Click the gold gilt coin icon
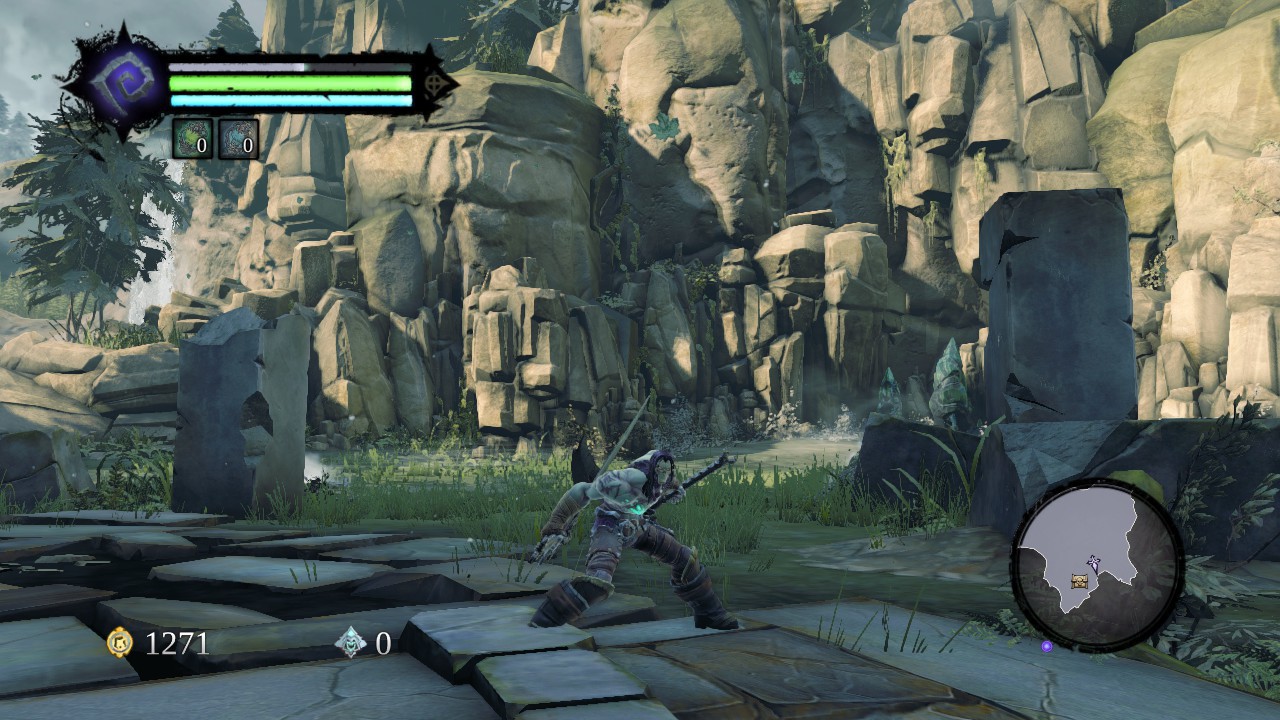 pyautogui.click(x=120, y=643)
